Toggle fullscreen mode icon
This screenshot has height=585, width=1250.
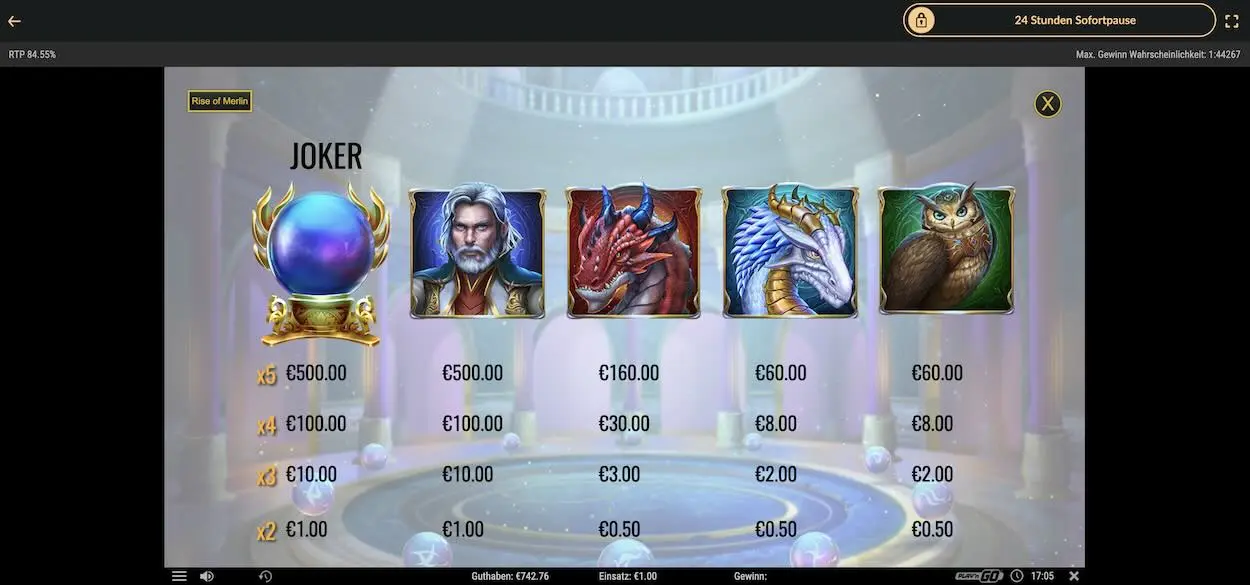1232,21
